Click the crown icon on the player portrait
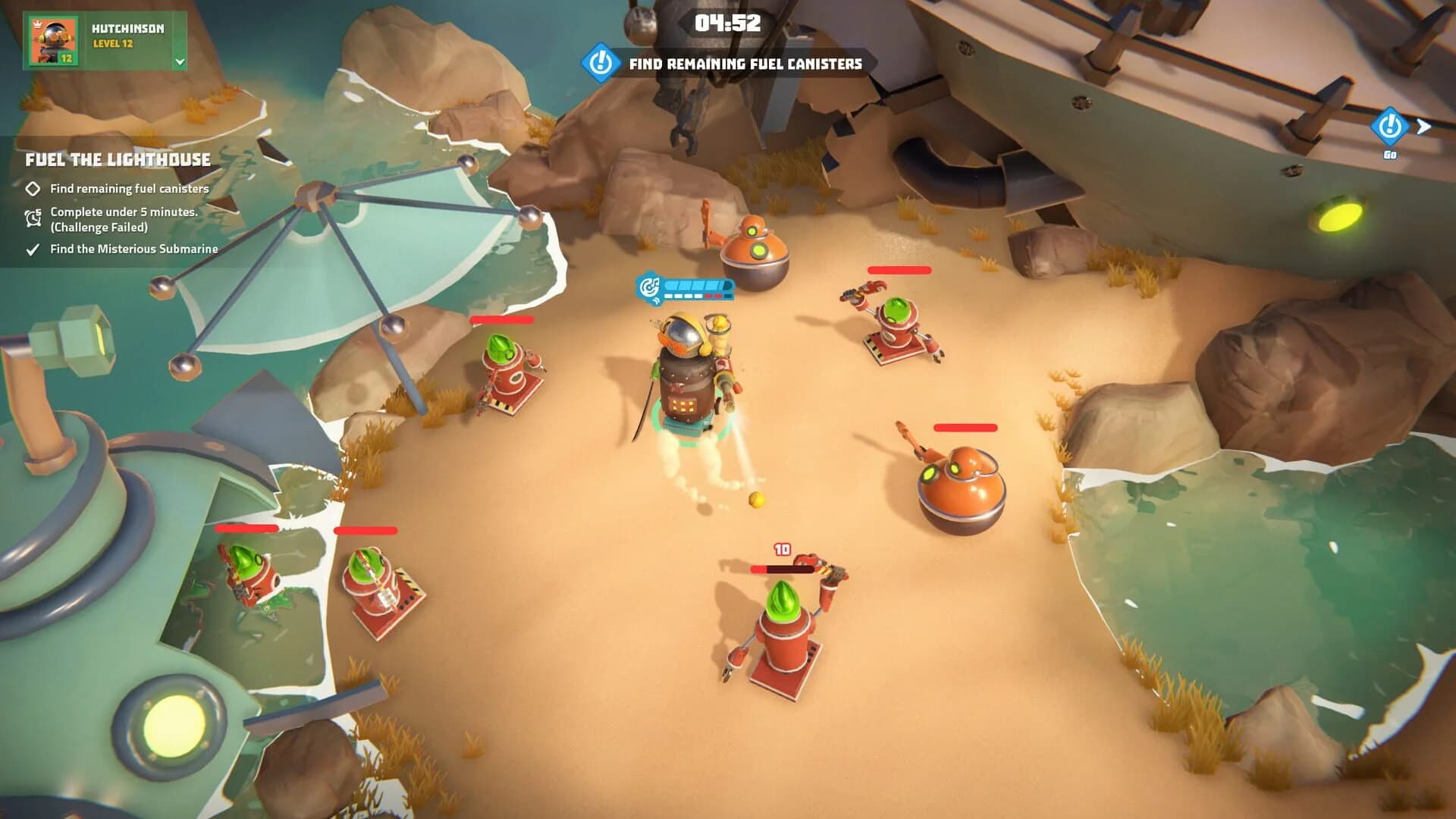The height and width of the screenshot is (819, 1456). 37,24
